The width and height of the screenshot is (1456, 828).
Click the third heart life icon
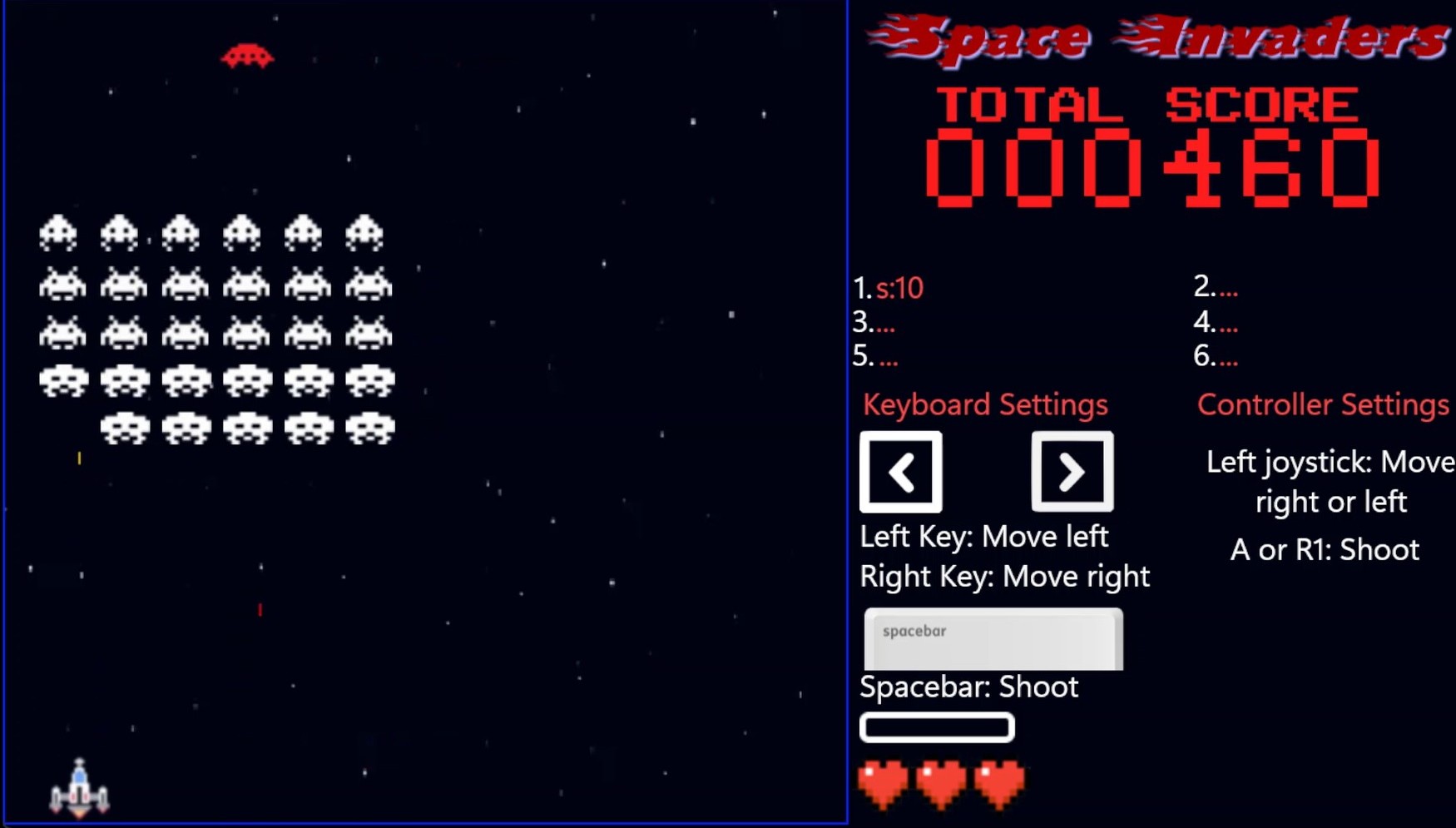[999, 781]
